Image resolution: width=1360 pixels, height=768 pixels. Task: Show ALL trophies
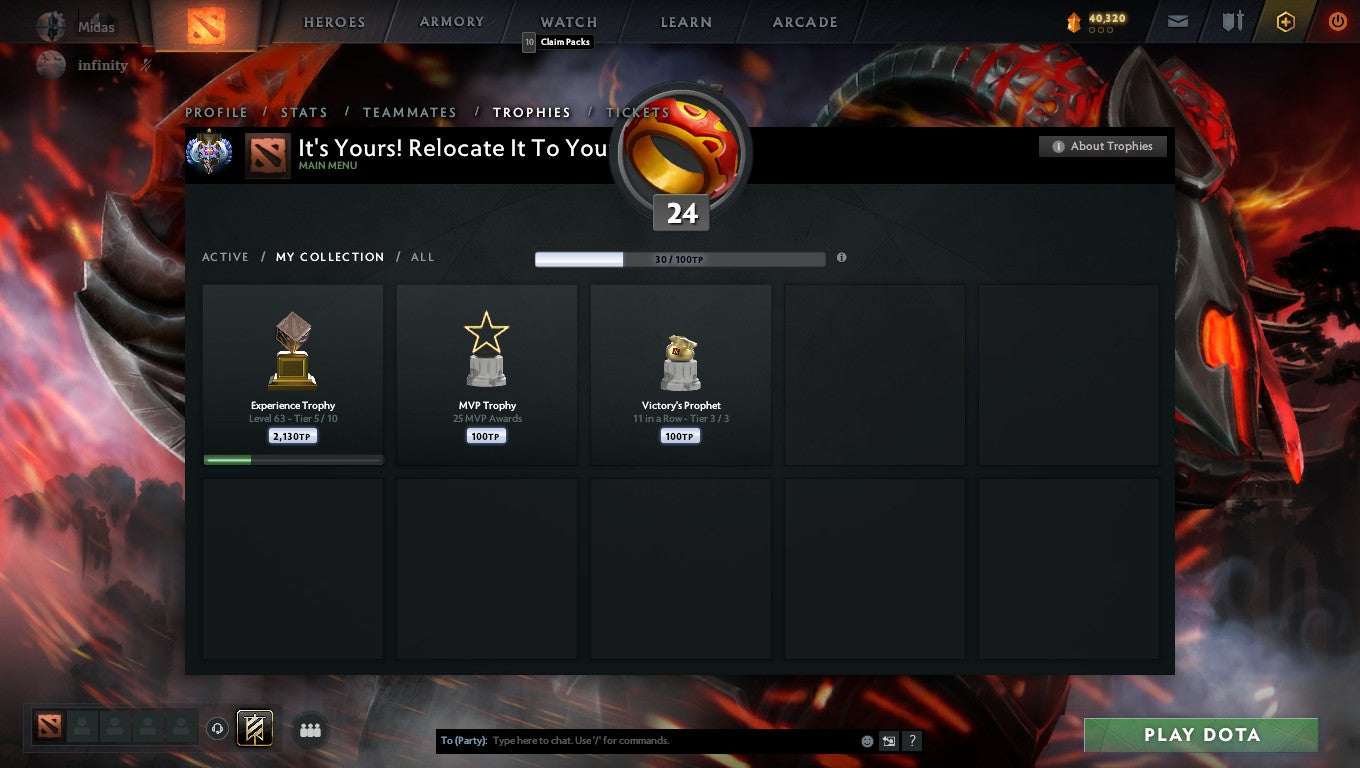[x=422, y=257]
